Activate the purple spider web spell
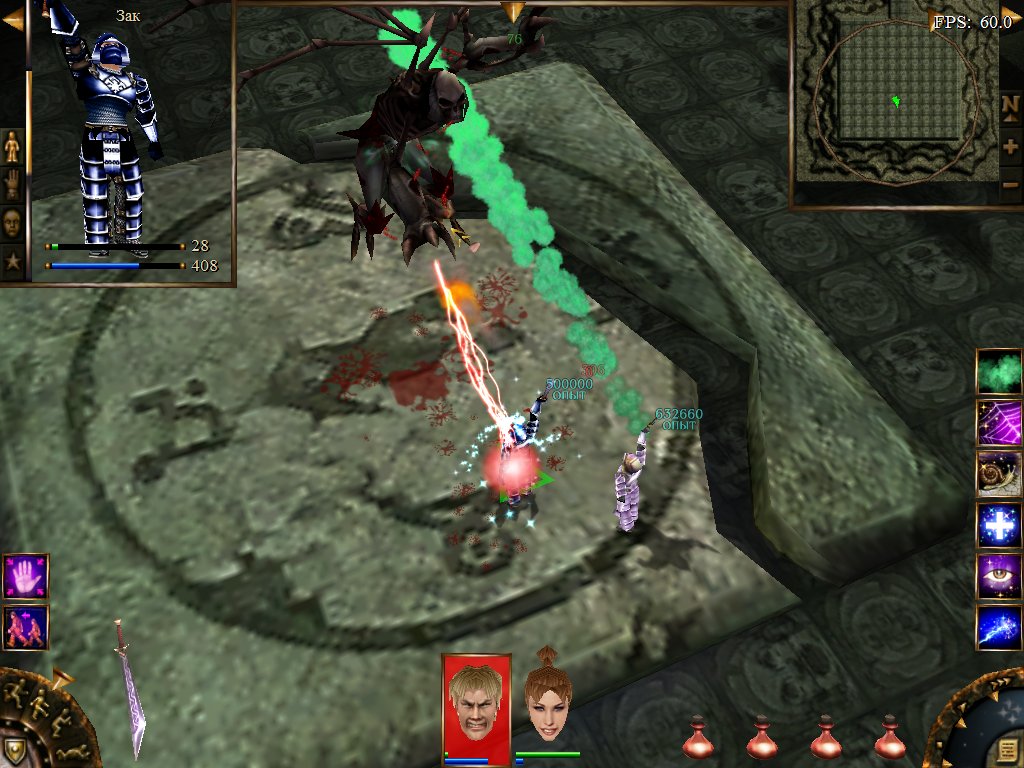The width and height of the screenshot is (1024, 768). [x=998, y=422]
